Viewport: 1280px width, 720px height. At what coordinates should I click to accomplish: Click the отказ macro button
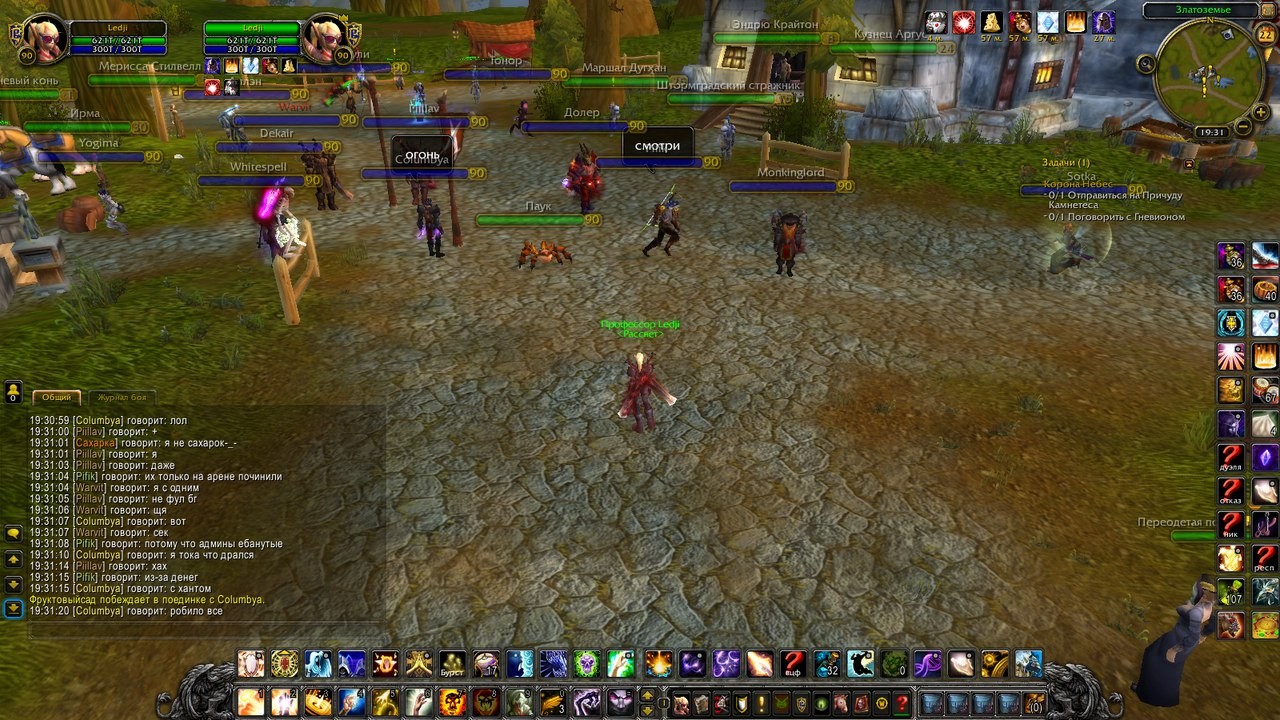pyautogui.click(x=1231, y=492)
